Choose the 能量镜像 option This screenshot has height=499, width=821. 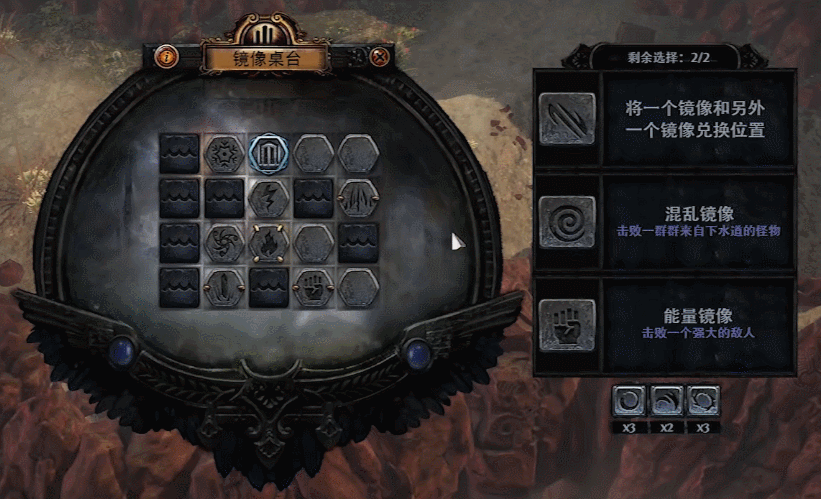664,325
